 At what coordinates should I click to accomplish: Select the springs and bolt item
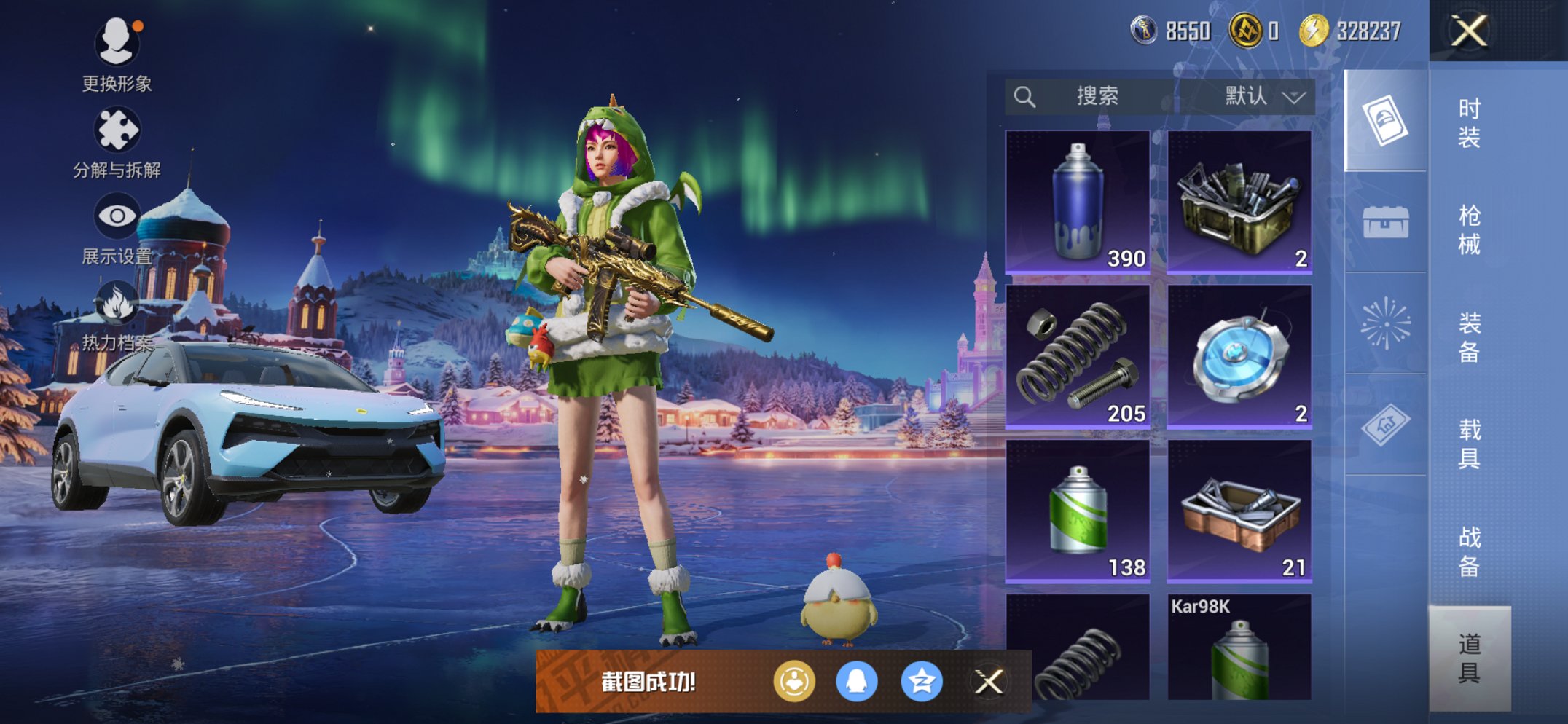pos(1078,355)
